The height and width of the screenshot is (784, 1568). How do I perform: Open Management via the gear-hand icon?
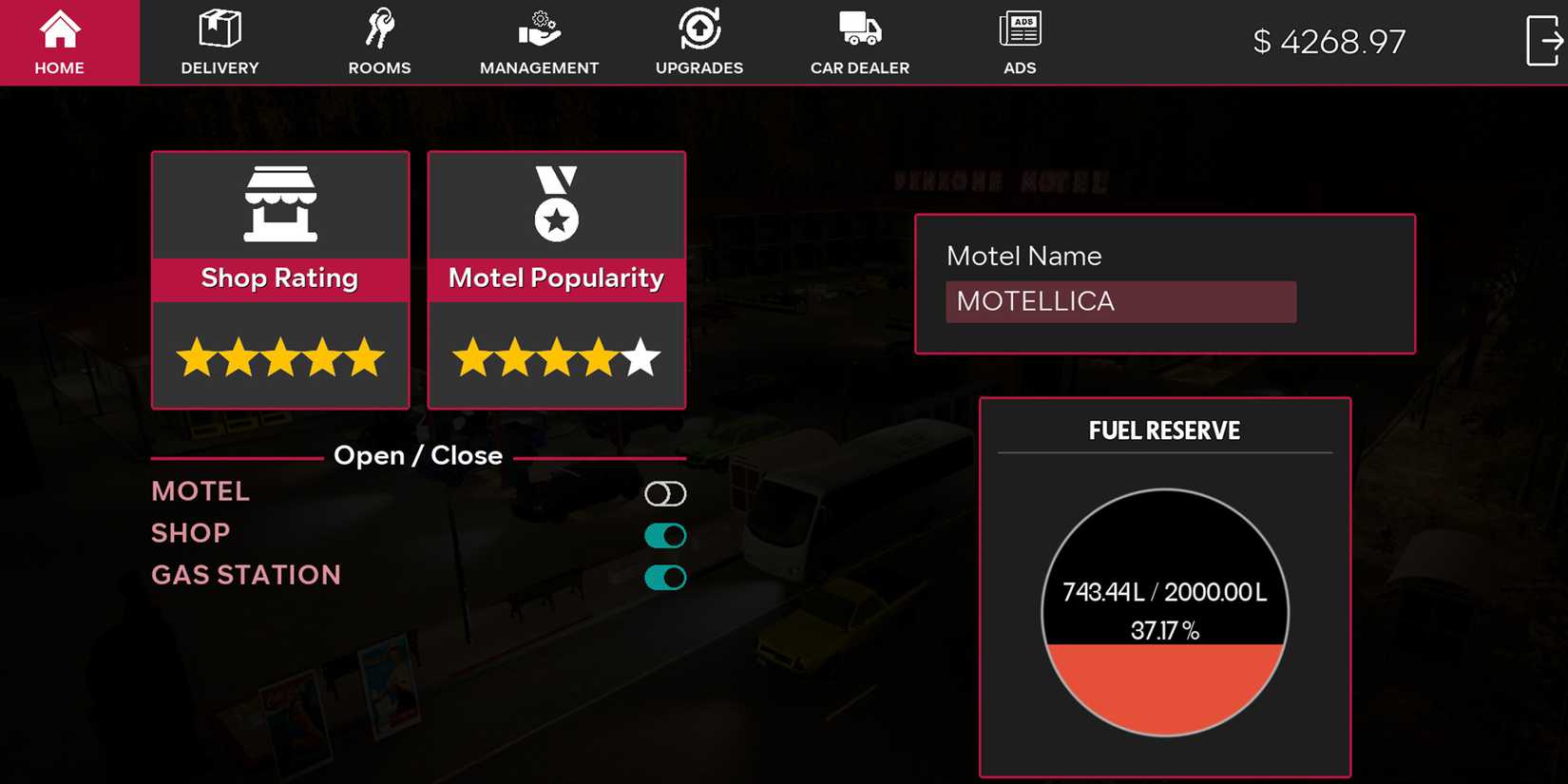pos(538,27)
